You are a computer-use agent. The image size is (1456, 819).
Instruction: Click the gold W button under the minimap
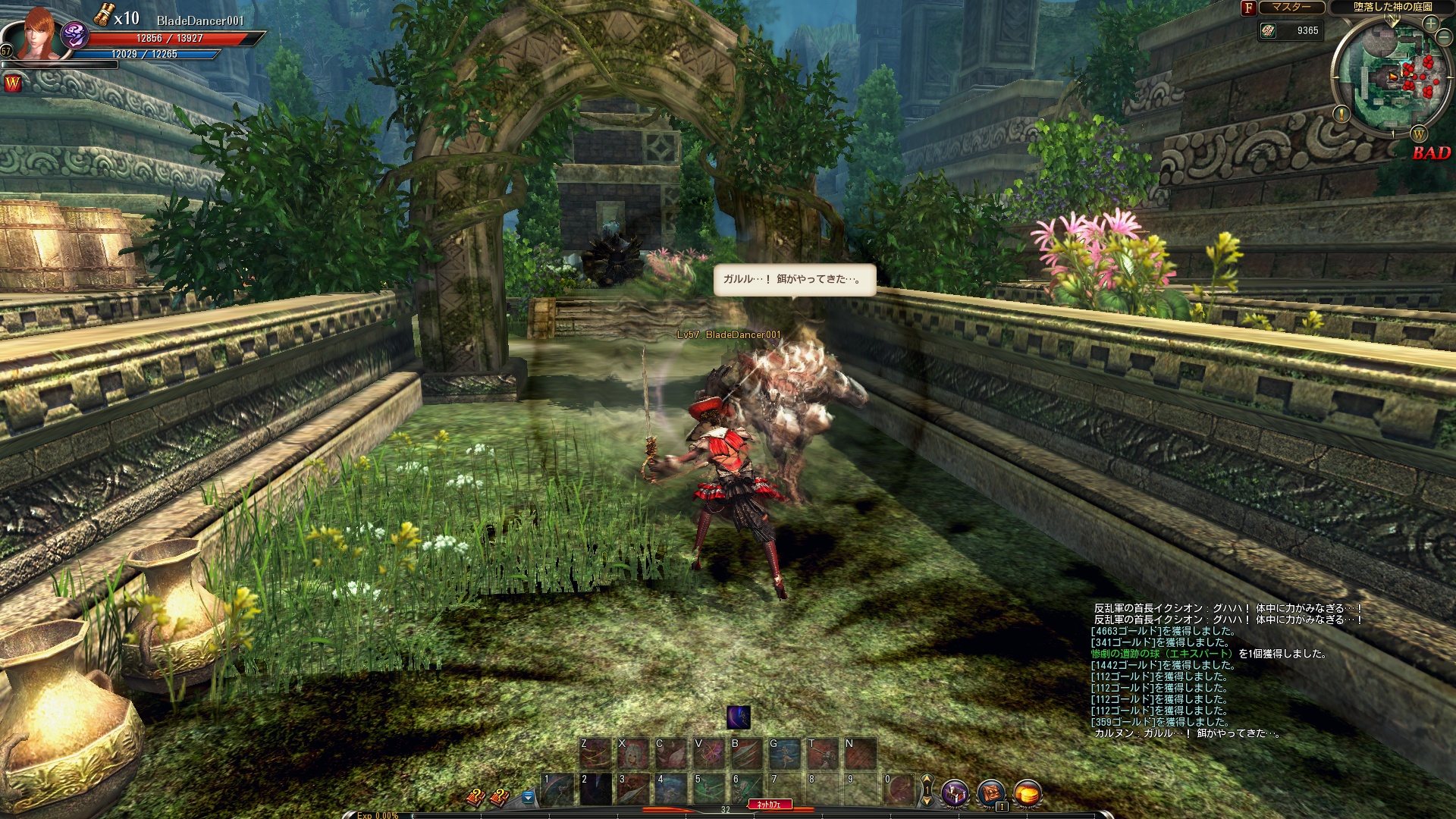(x=1418, y=134)
